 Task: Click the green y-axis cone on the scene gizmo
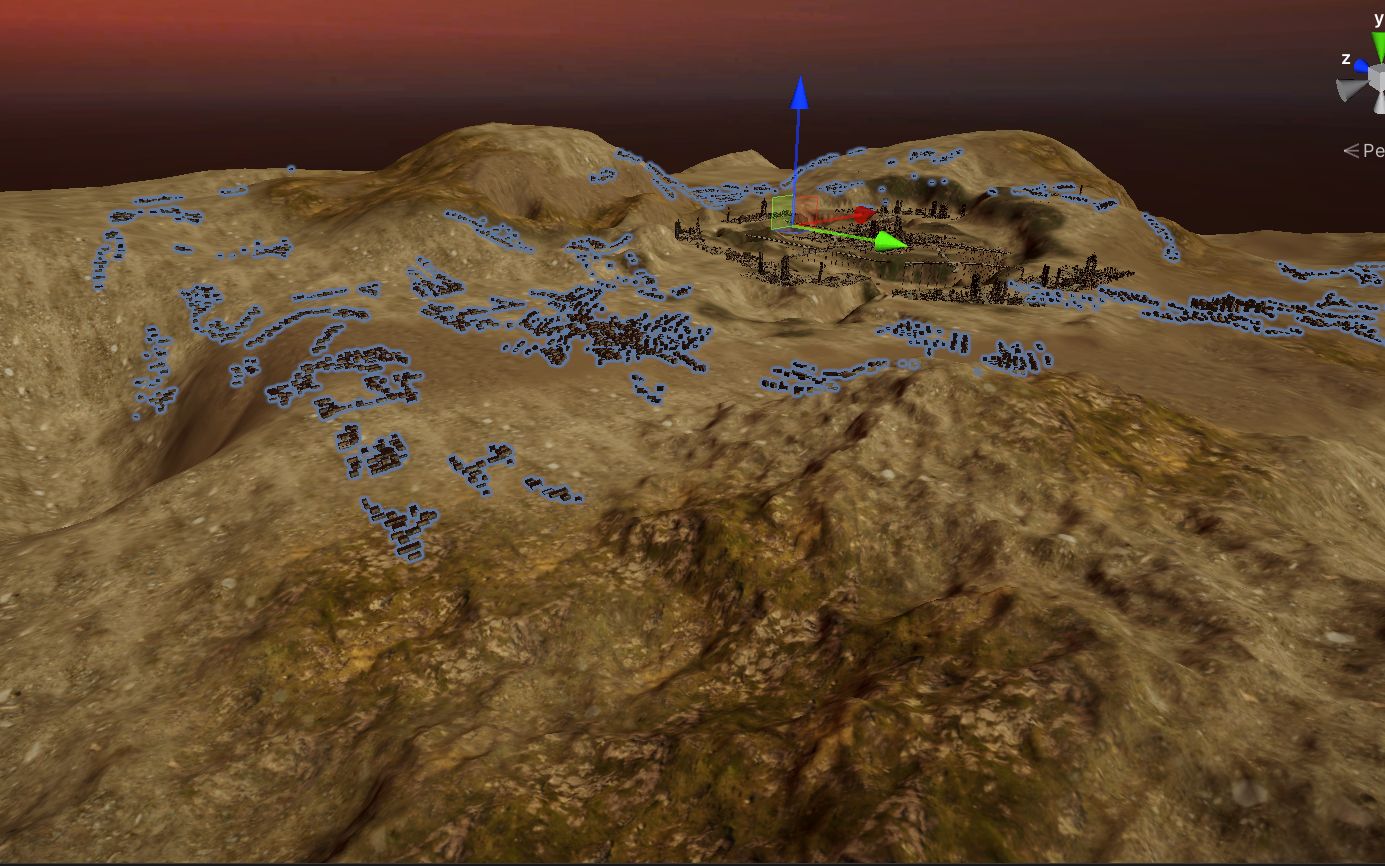click(1379, 42)
